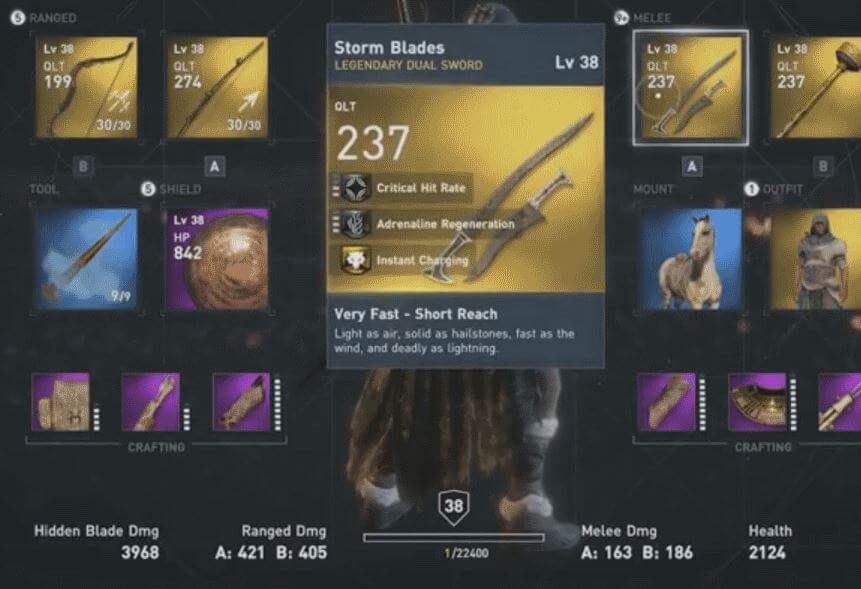
Task: Select the ranged bow with QLT 274
Action: 216,87
